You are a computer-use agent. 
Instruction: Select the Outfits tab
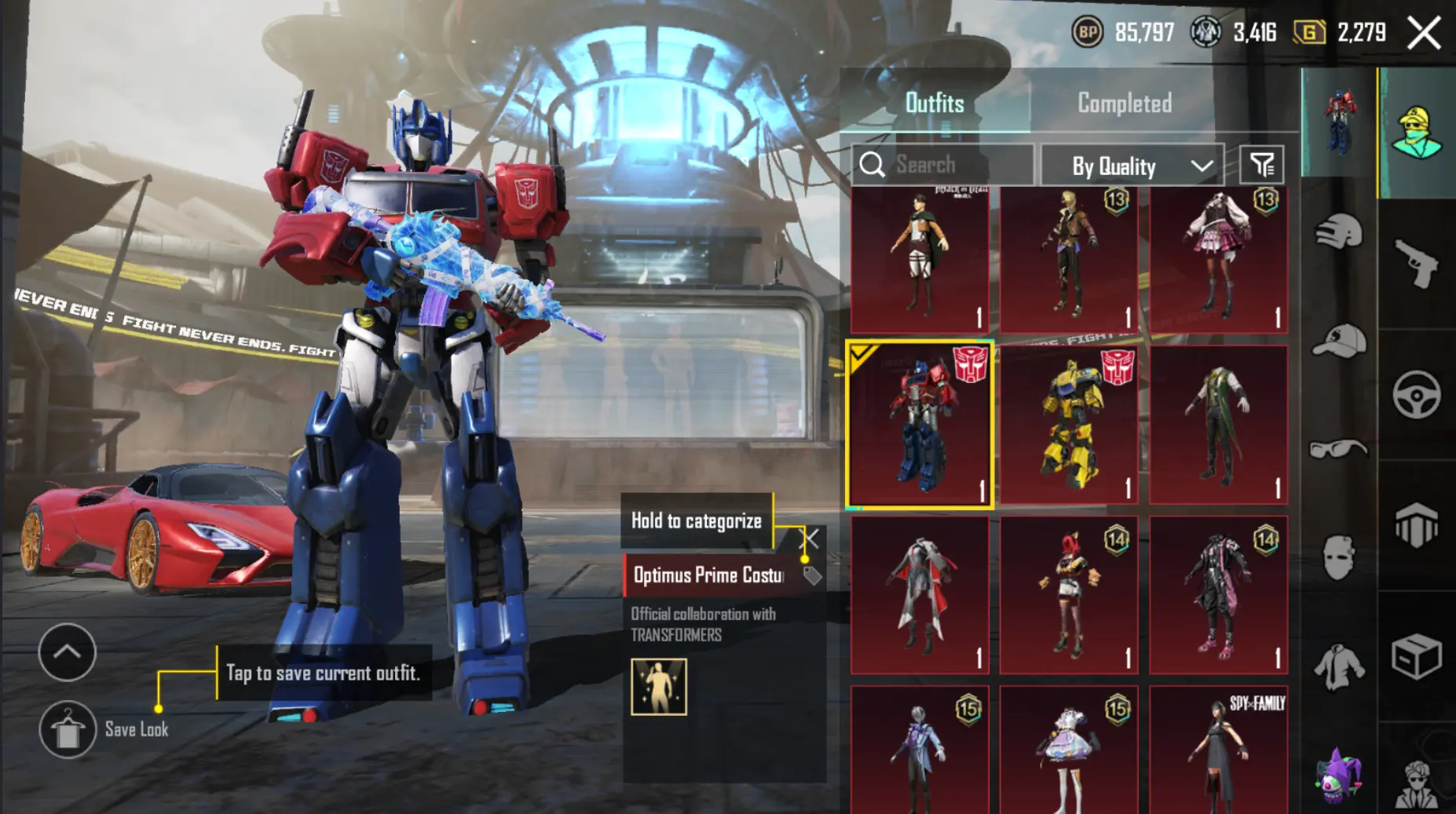(934, 103)
